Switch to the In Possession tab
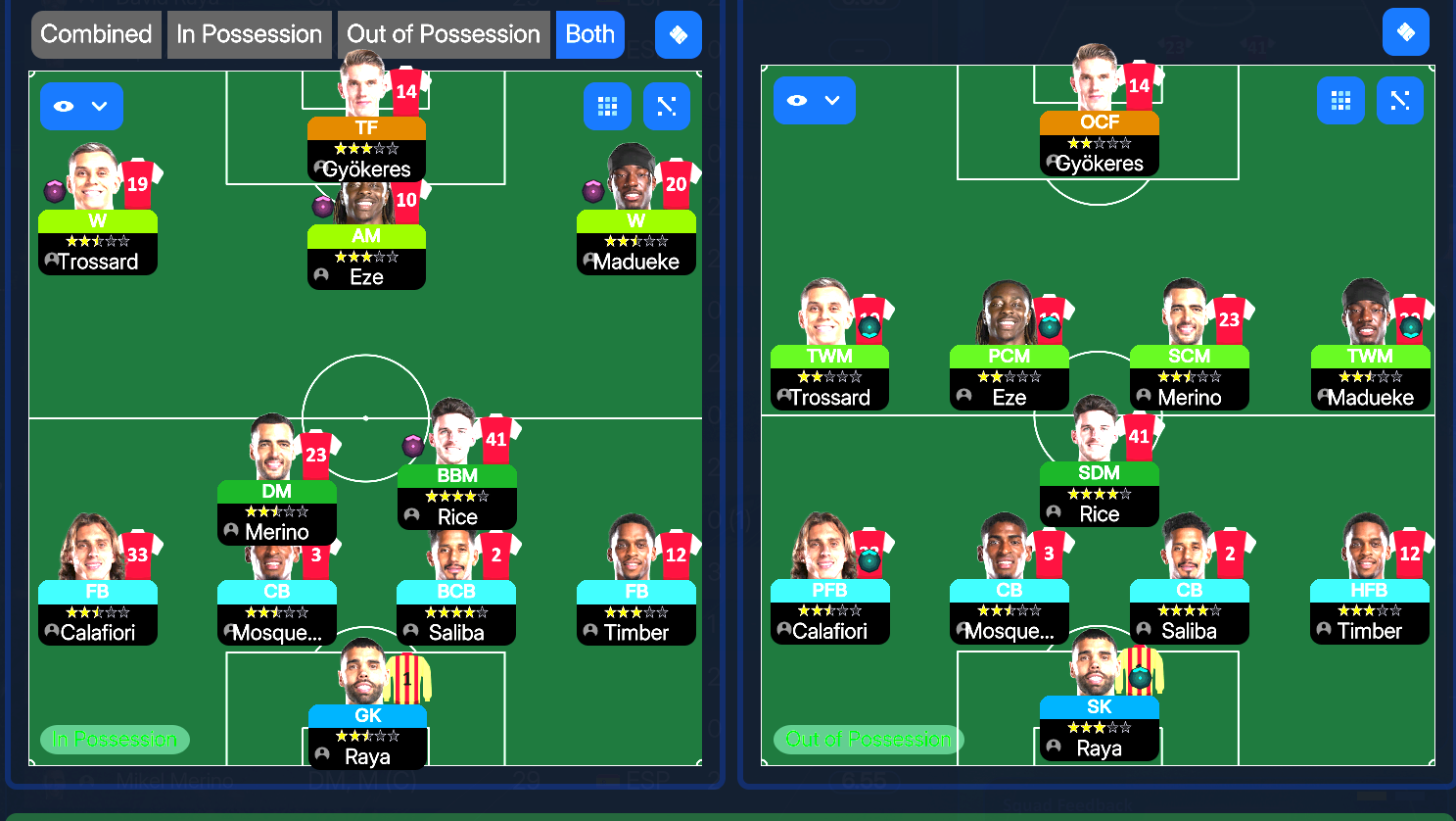Image resolution: width=1456 pixels, height=821 pixels. click(x=249, y=34)
